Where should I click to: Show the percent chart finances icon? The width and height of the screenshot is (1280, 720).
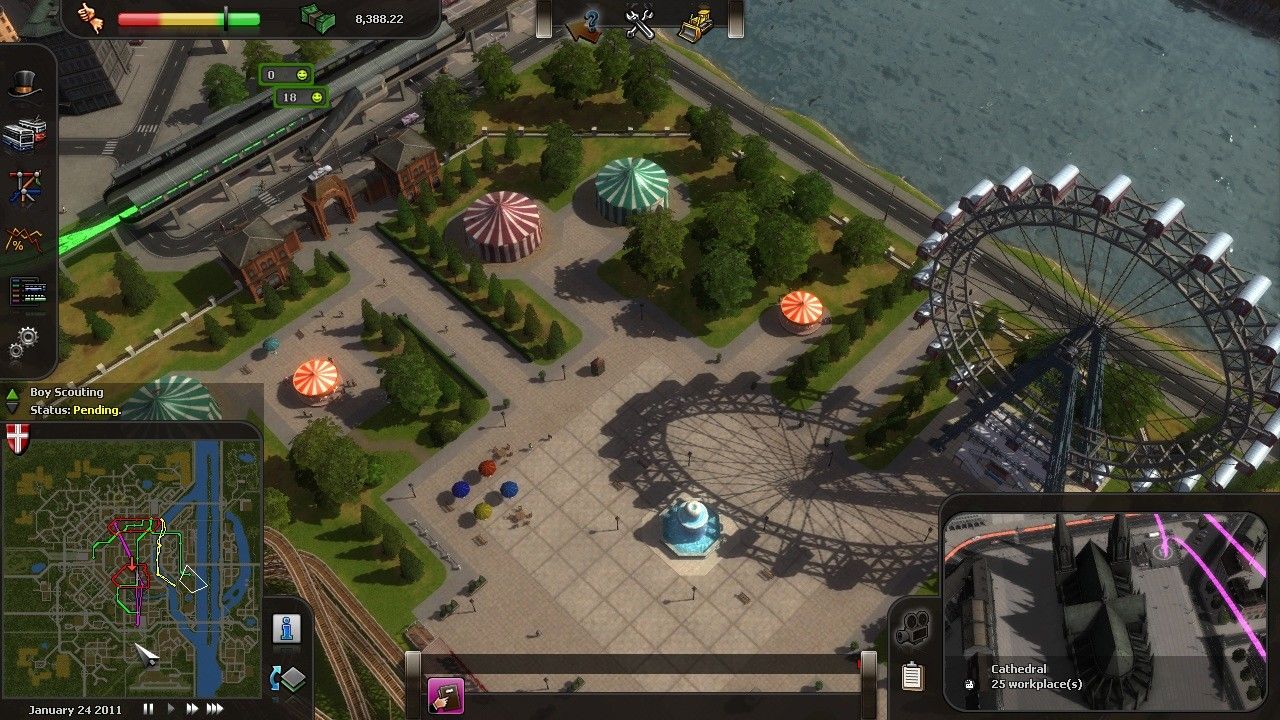coord(23,240)
